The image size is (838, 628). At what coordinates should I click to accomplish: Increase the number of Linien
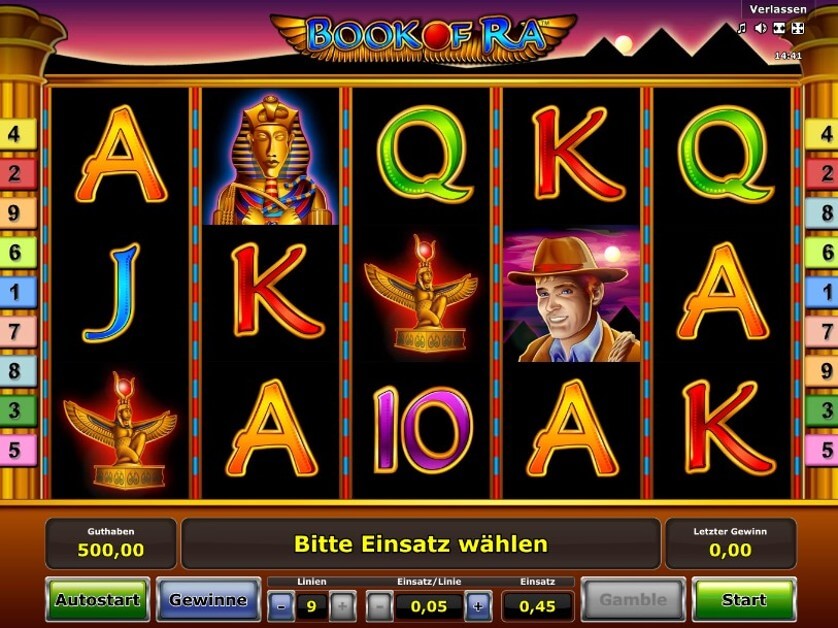click(342, 606)
